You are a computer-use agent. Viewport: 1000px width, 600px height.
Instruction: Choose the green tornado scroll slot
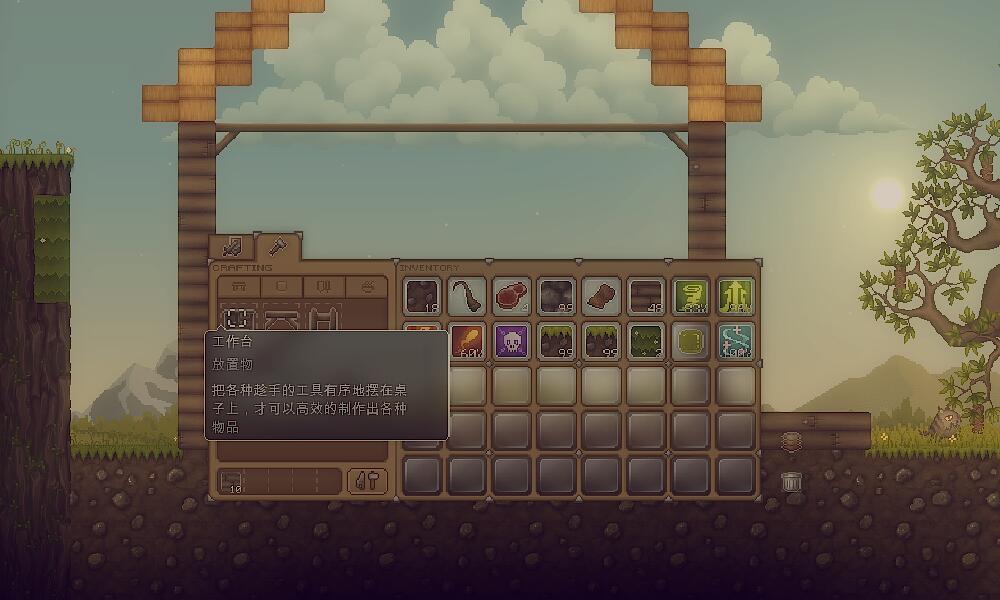[692, 296]
